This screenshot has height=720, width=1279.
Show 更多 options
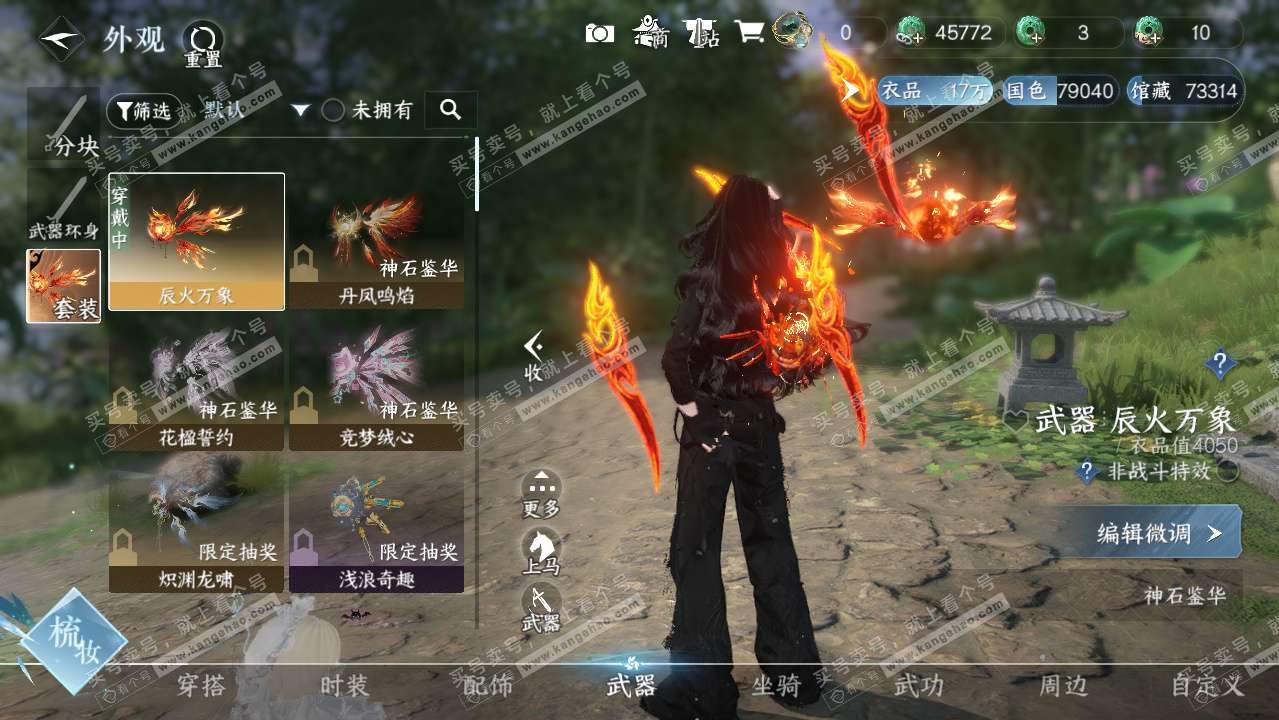click(x=541, y=494)
